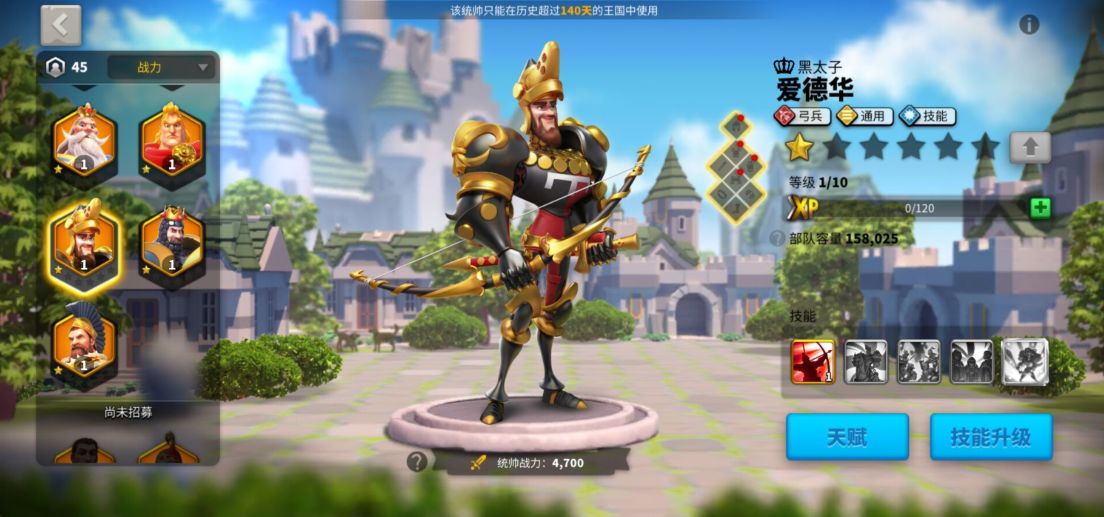Select the last locked skill icon
1104x517 pixels.
tap(1024, 361)
